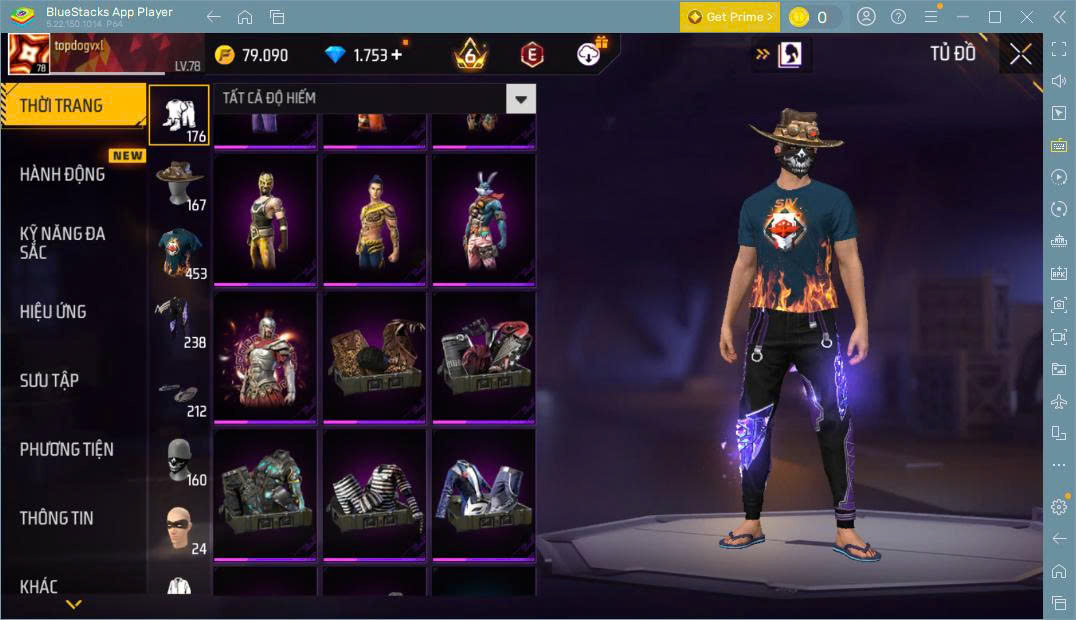Click the BlueStacks Get Prime button
Viewport: 1076px width, 620px height.
click(730, 17)
